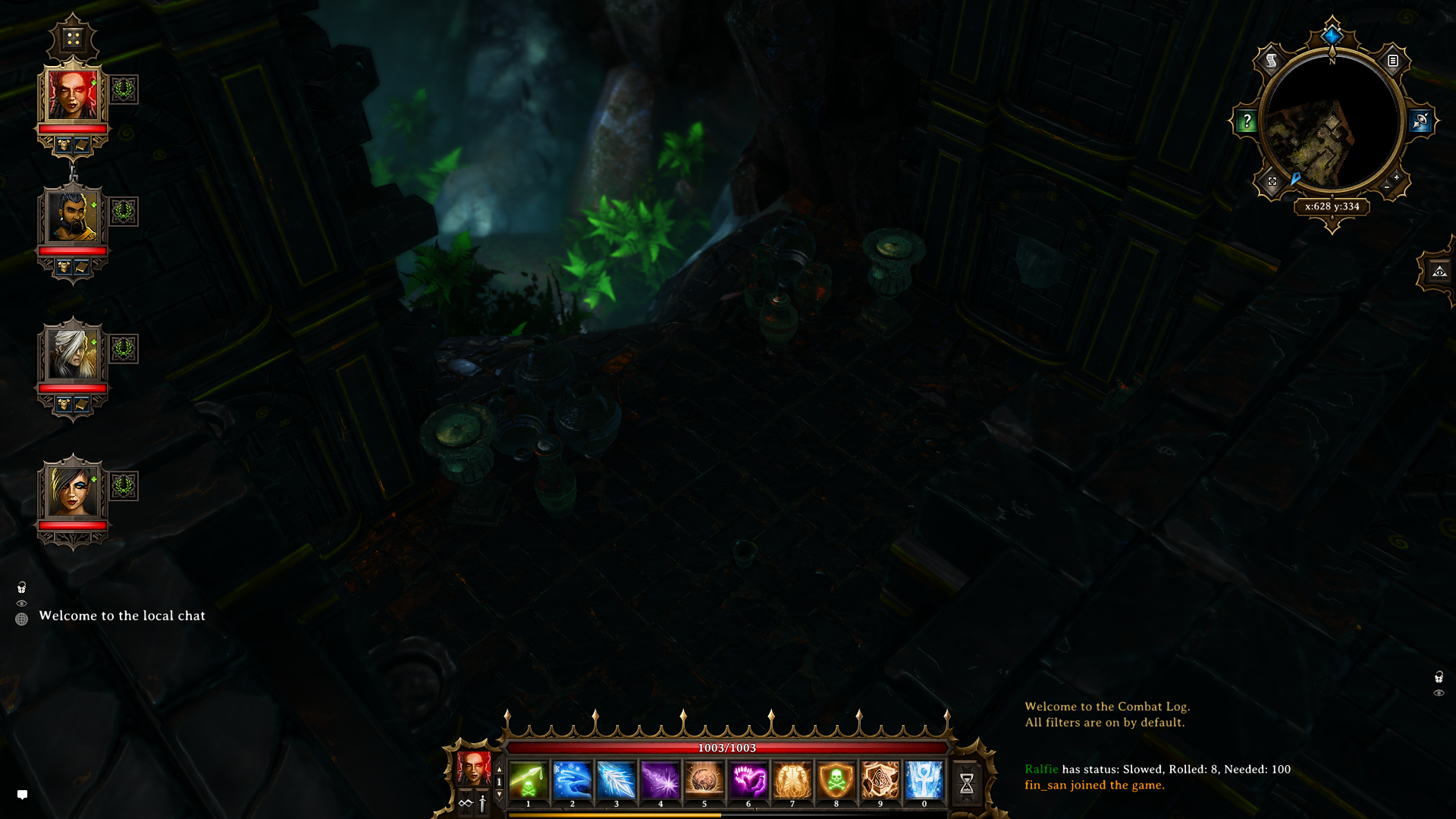Viewport: 1456px width, 819px height.
Task: Select the white-haired party member portrait
Action: tap(73, 353)
